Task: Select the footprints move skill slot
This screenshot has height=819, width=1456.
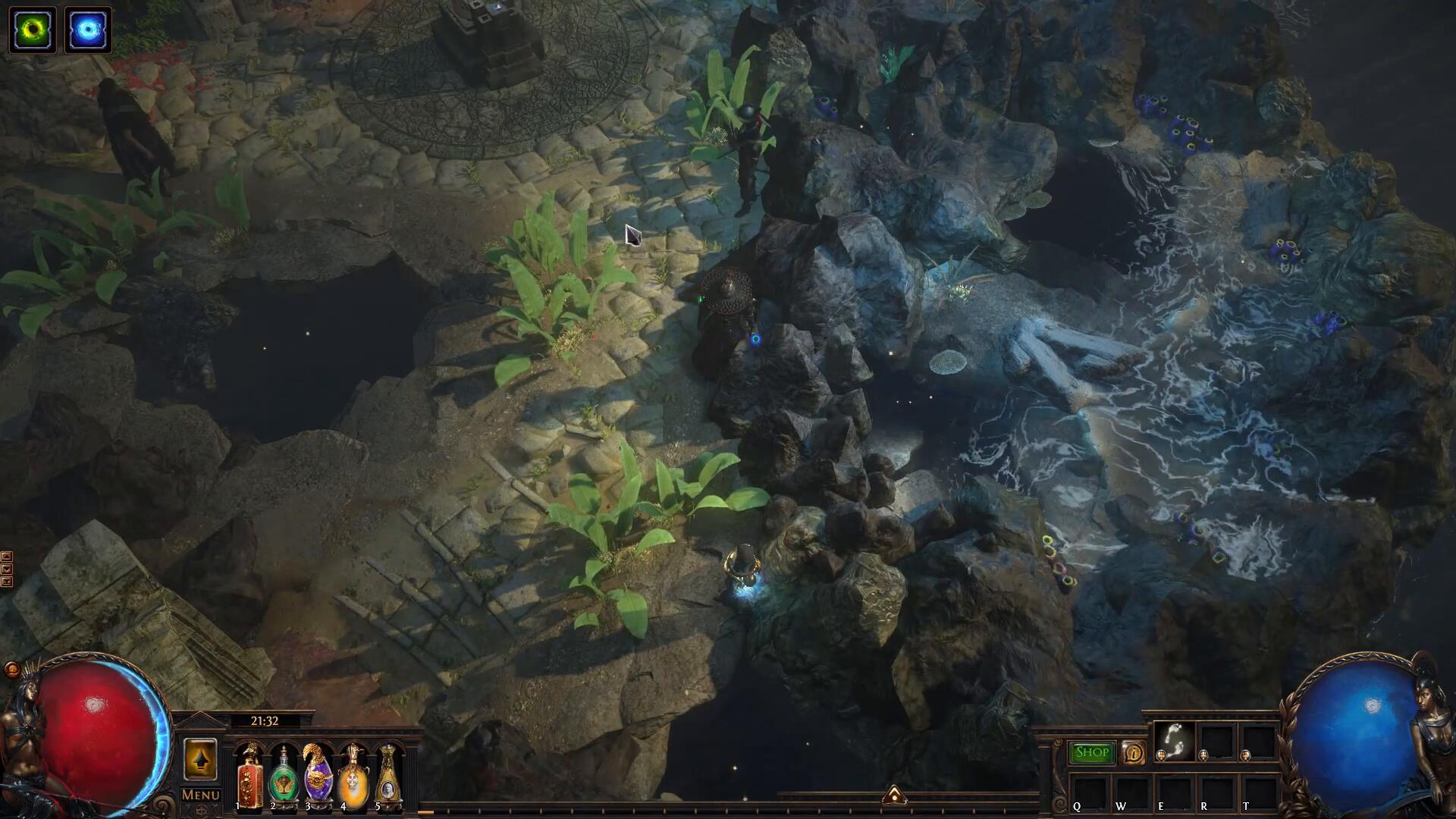Action: pos(1174,740)
